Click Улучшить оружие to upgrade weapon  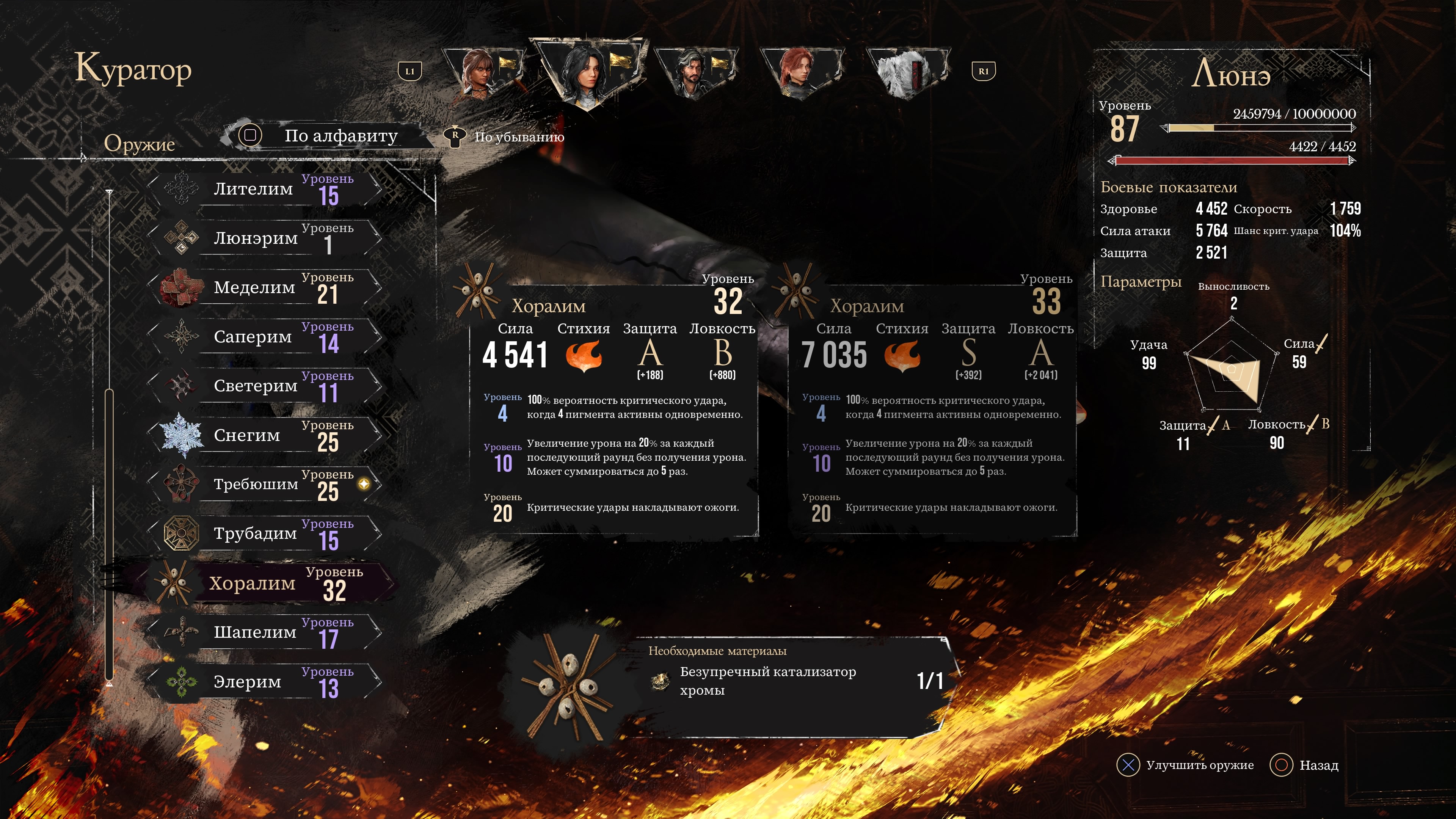pos(1186,765)
